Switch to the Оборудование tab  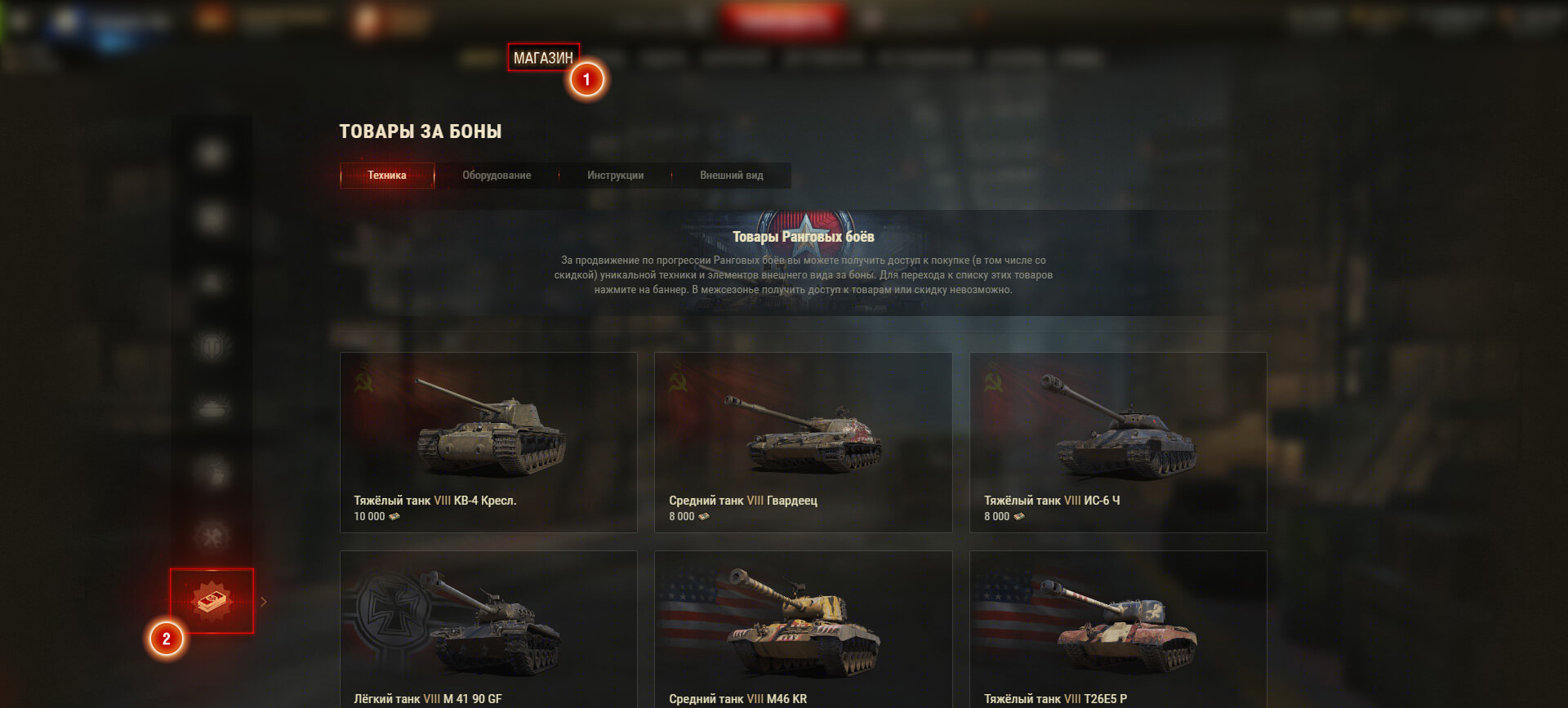(x=497, y=176)
